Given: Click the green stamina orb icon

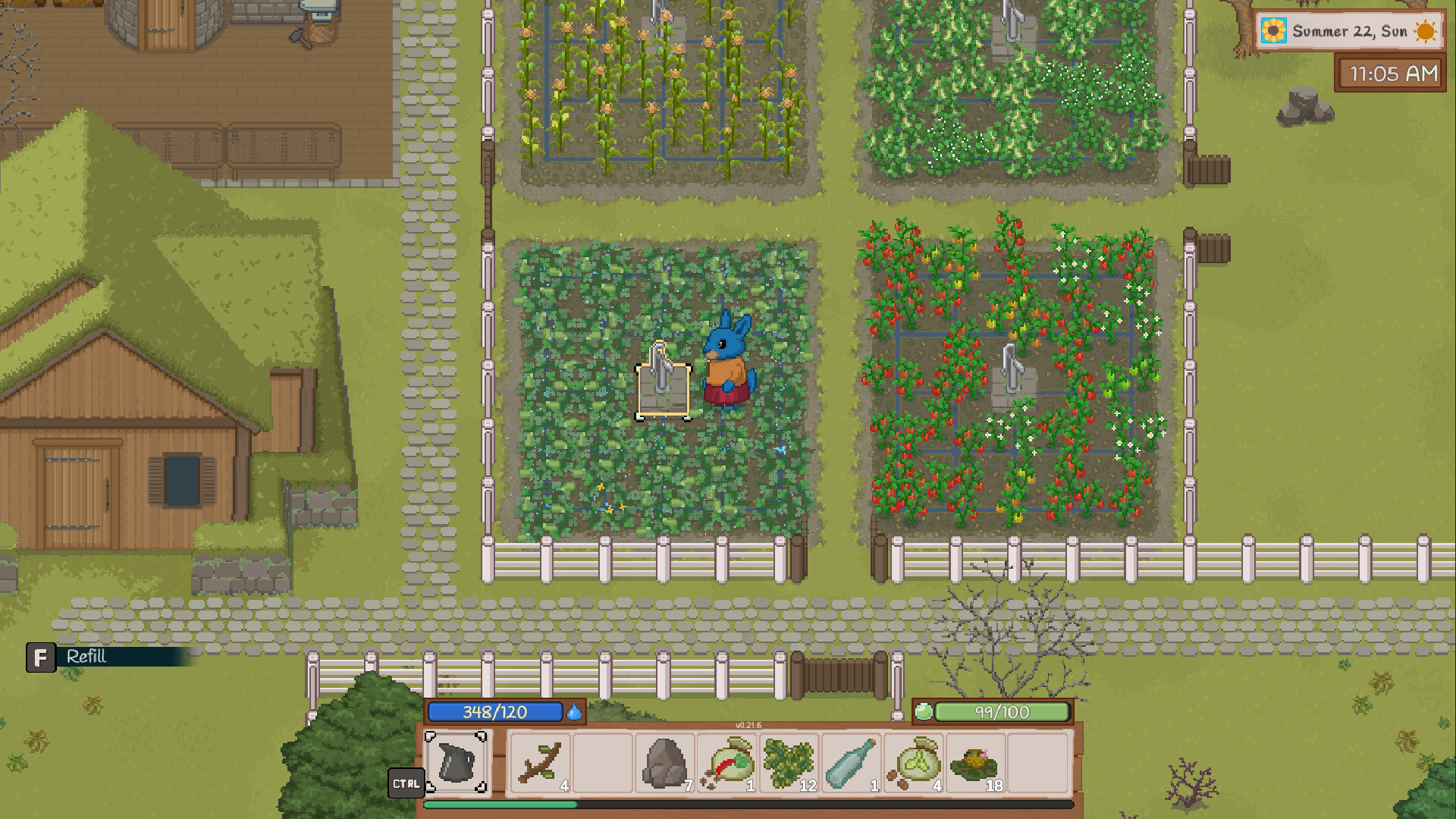Looking at the screenshot, I should [x=924, y=711].
